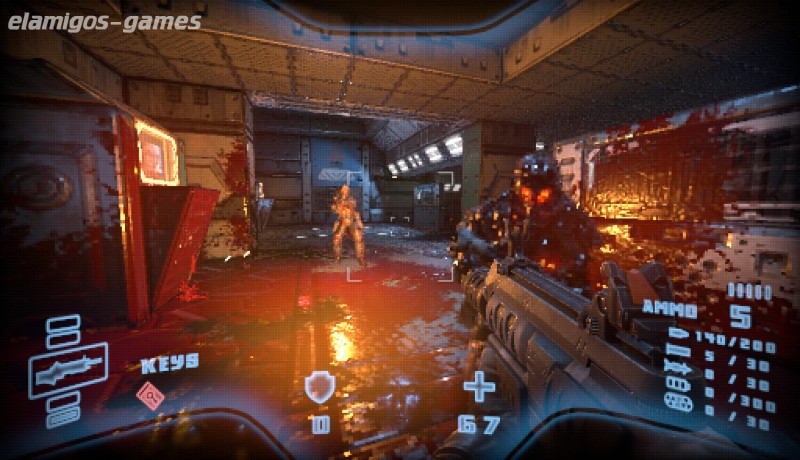Screen dimensions: 800x460
Task: Select the rocket ammo type icon
Action: coord(678,367)
